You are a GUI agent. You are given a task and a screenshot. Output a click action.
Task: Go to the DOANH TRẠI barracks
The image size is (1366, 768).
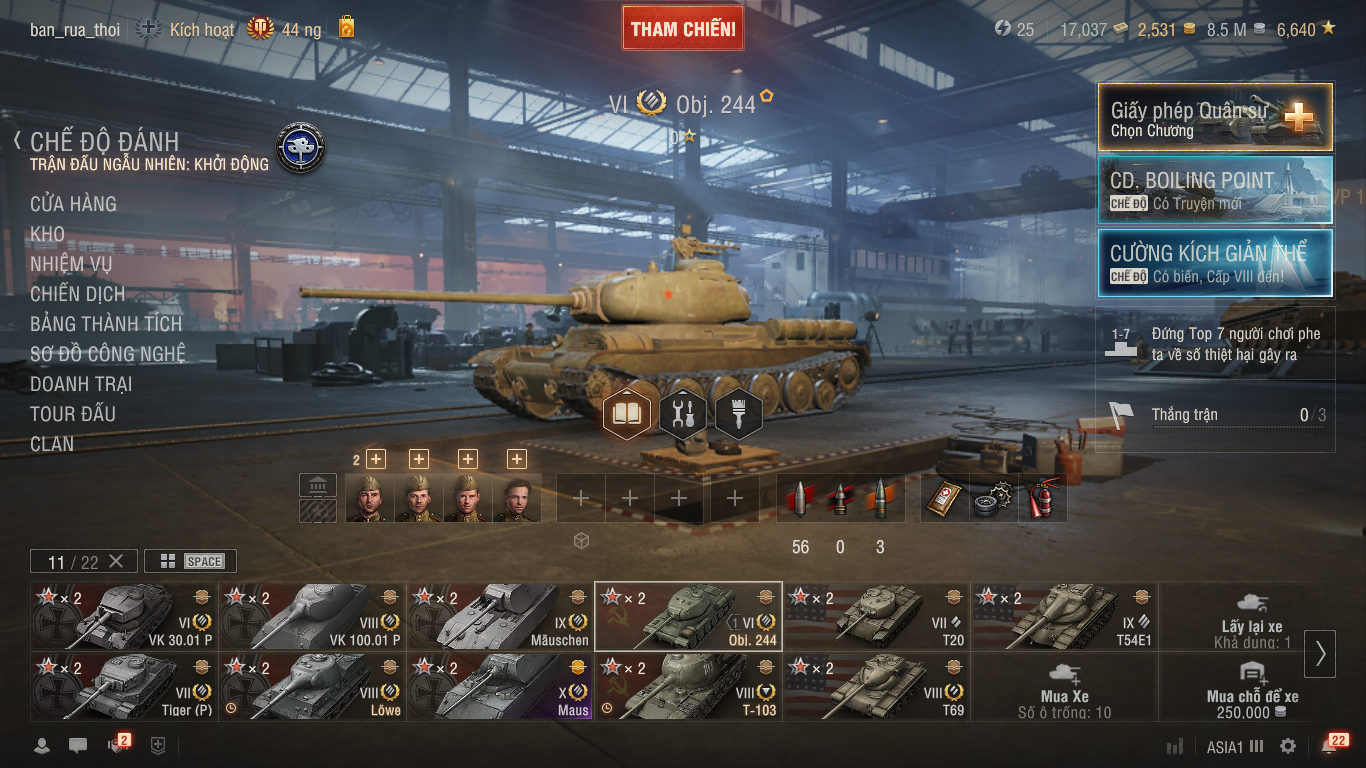(x=81, y=384)
